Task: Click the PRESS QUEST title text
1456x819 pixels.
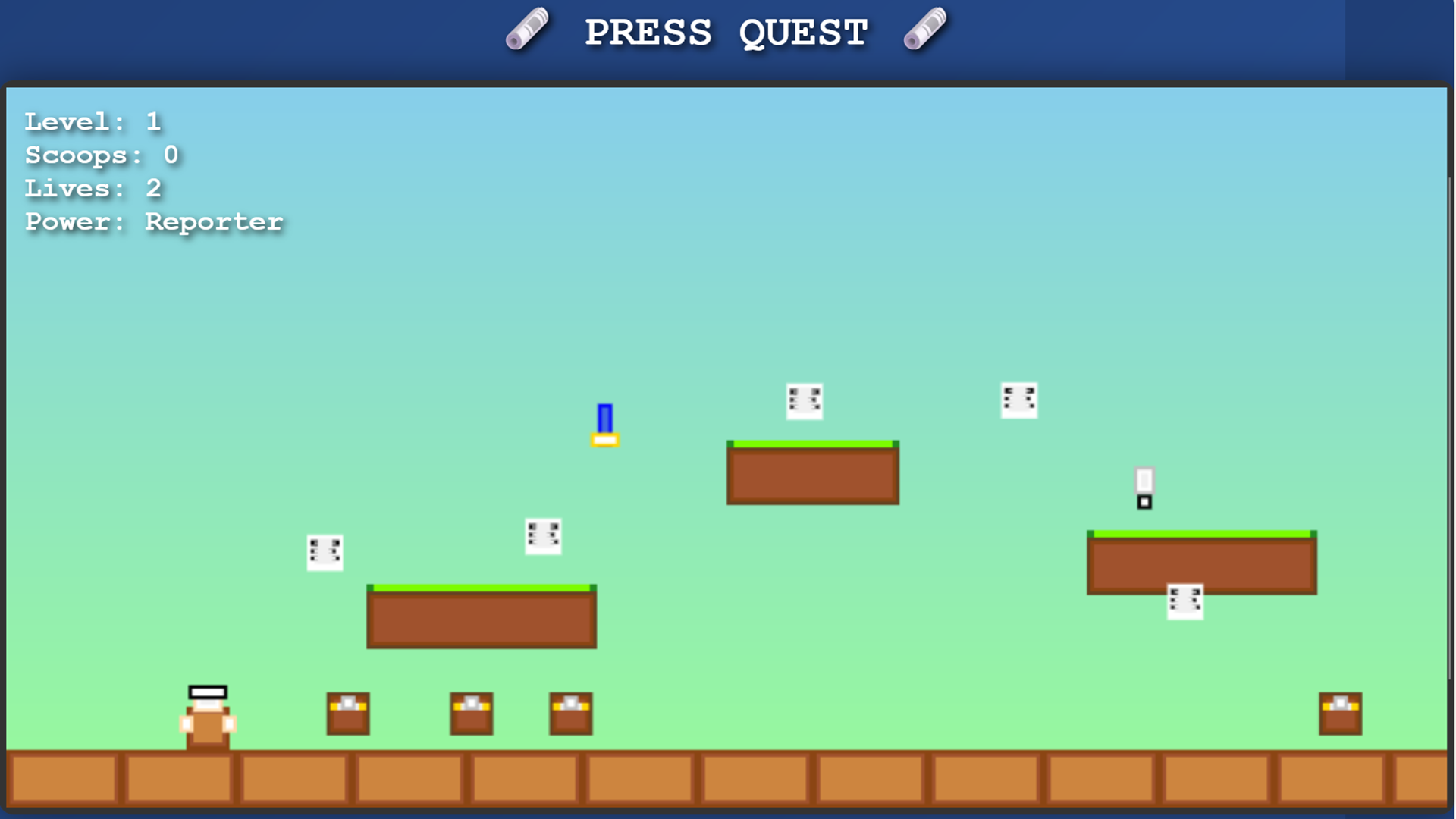Action: point(726,32)
